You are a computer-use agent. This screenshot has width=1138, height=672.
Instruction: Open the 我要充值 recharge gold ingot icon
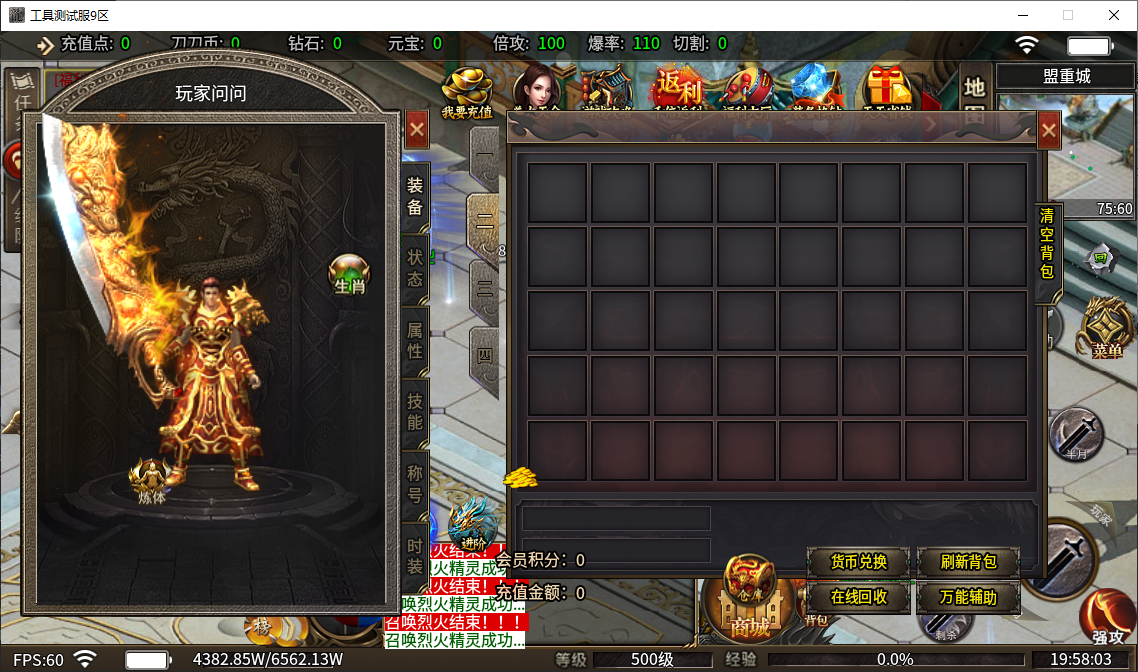(x=467, y=93)
